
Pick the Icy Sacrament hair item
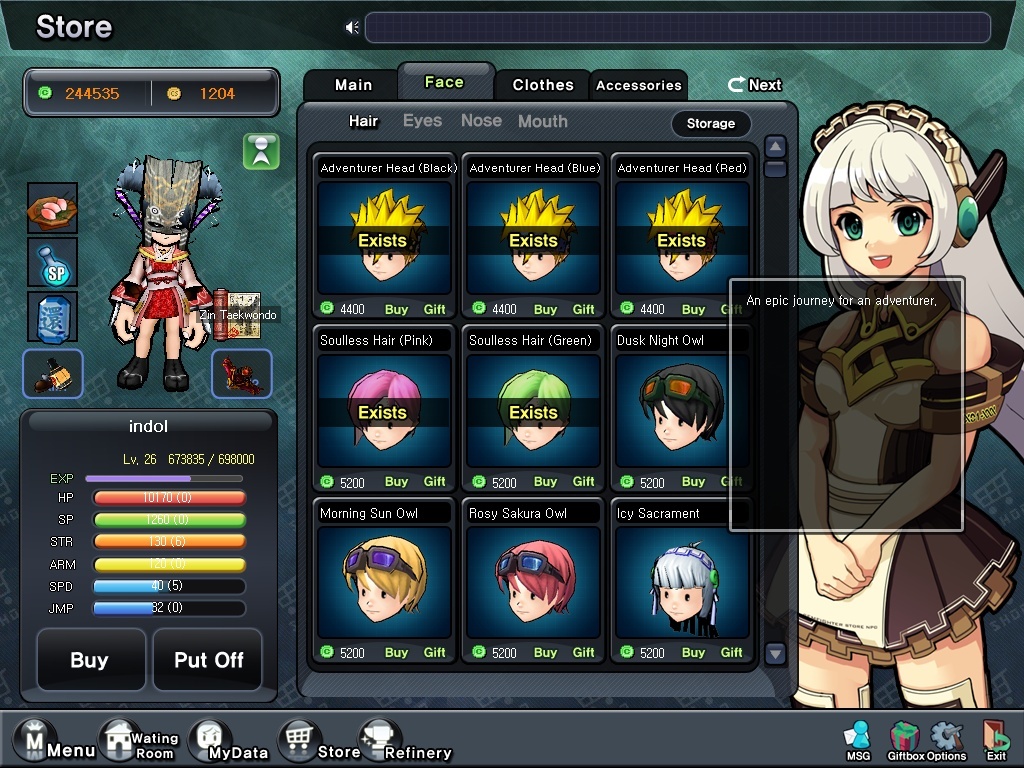(681, 582)
